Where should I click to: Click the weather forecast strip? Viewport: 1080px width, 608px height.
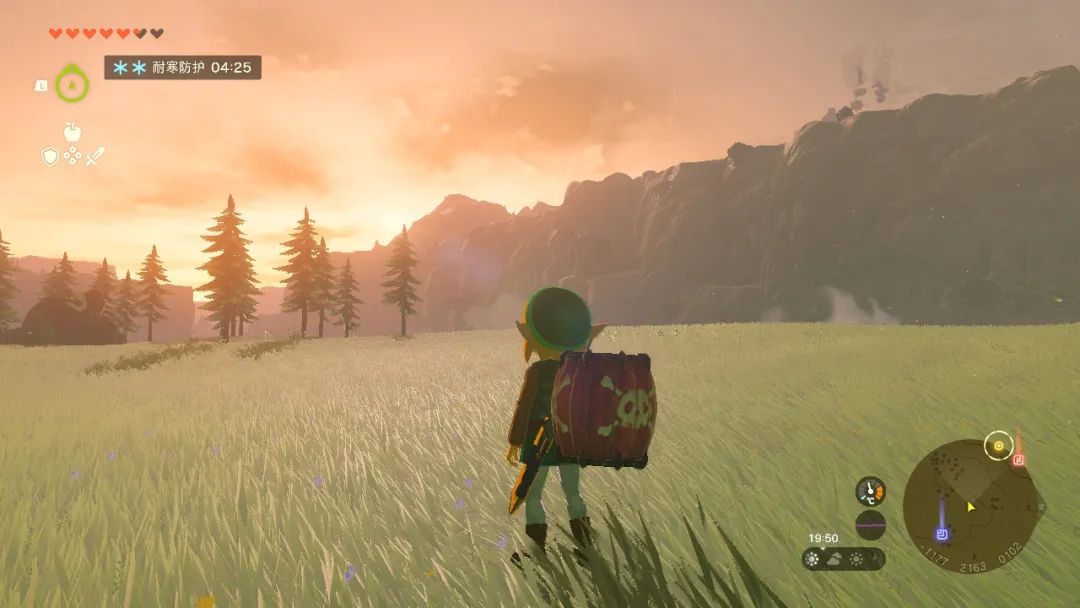843,559
